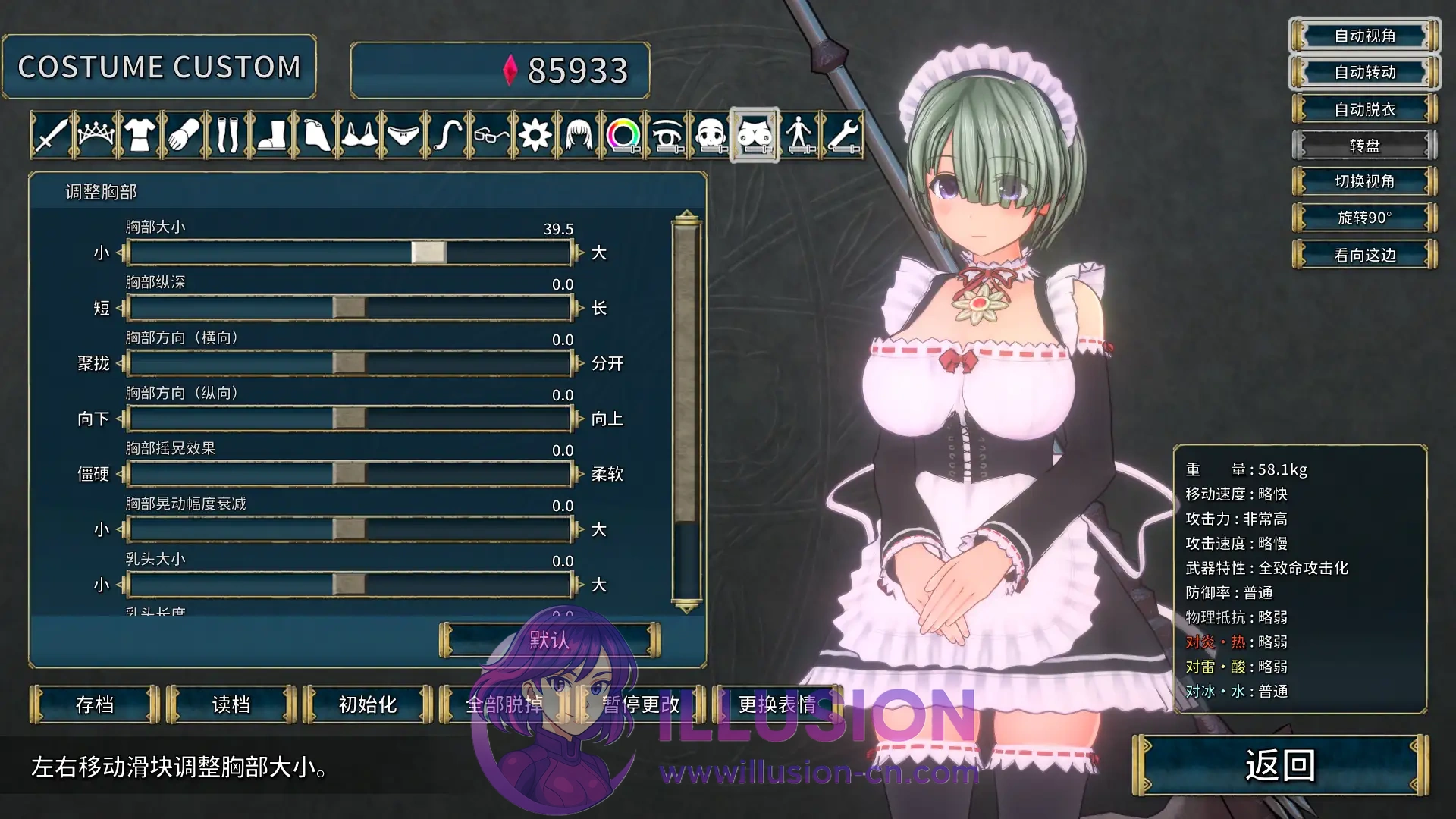Screen dimensions: 1456x819
Task: Select the 切换视角 camera switch button
Action: click(1364, 181)
